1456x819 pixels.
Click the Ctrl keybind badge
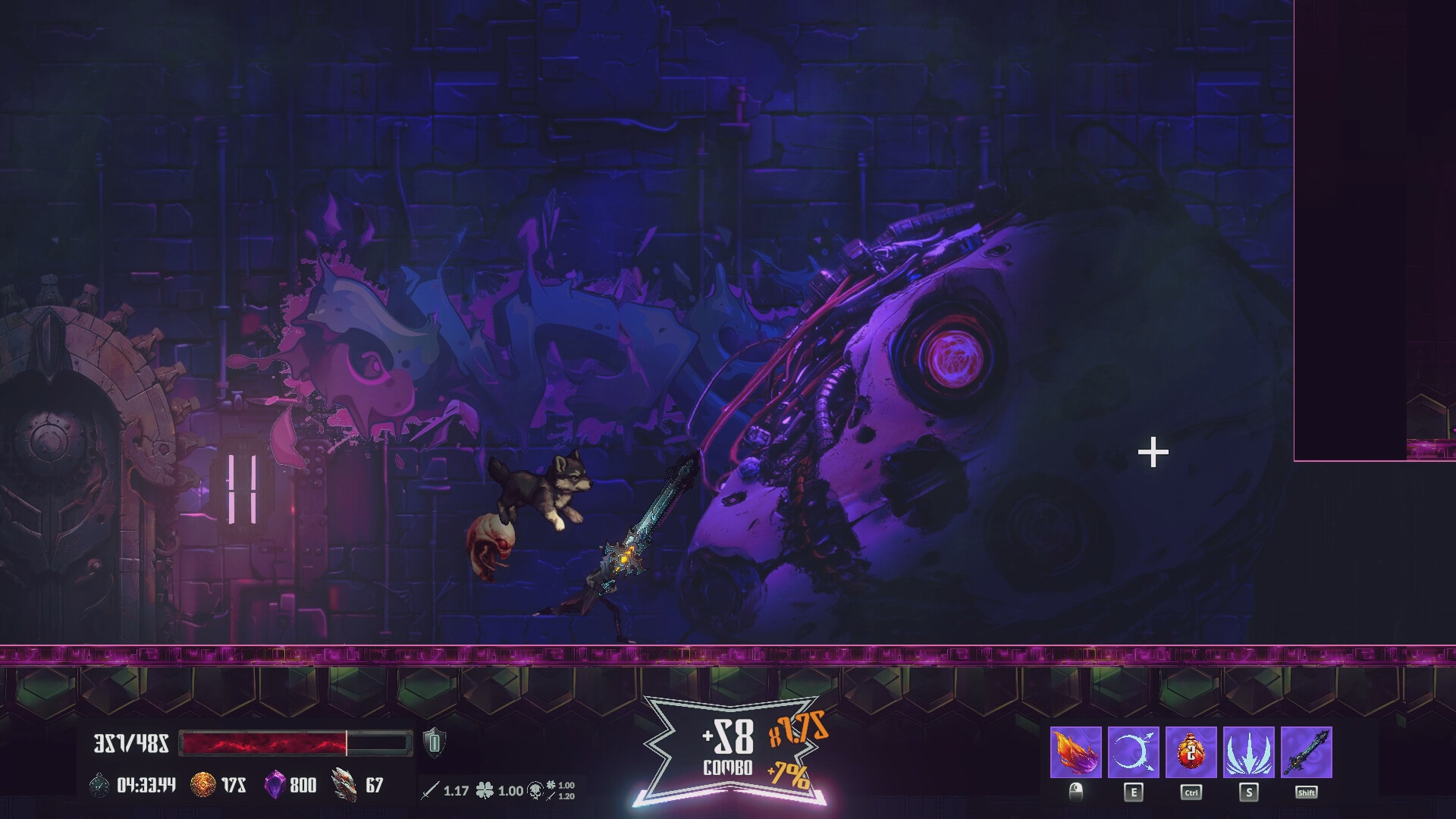pos(1191,791)
